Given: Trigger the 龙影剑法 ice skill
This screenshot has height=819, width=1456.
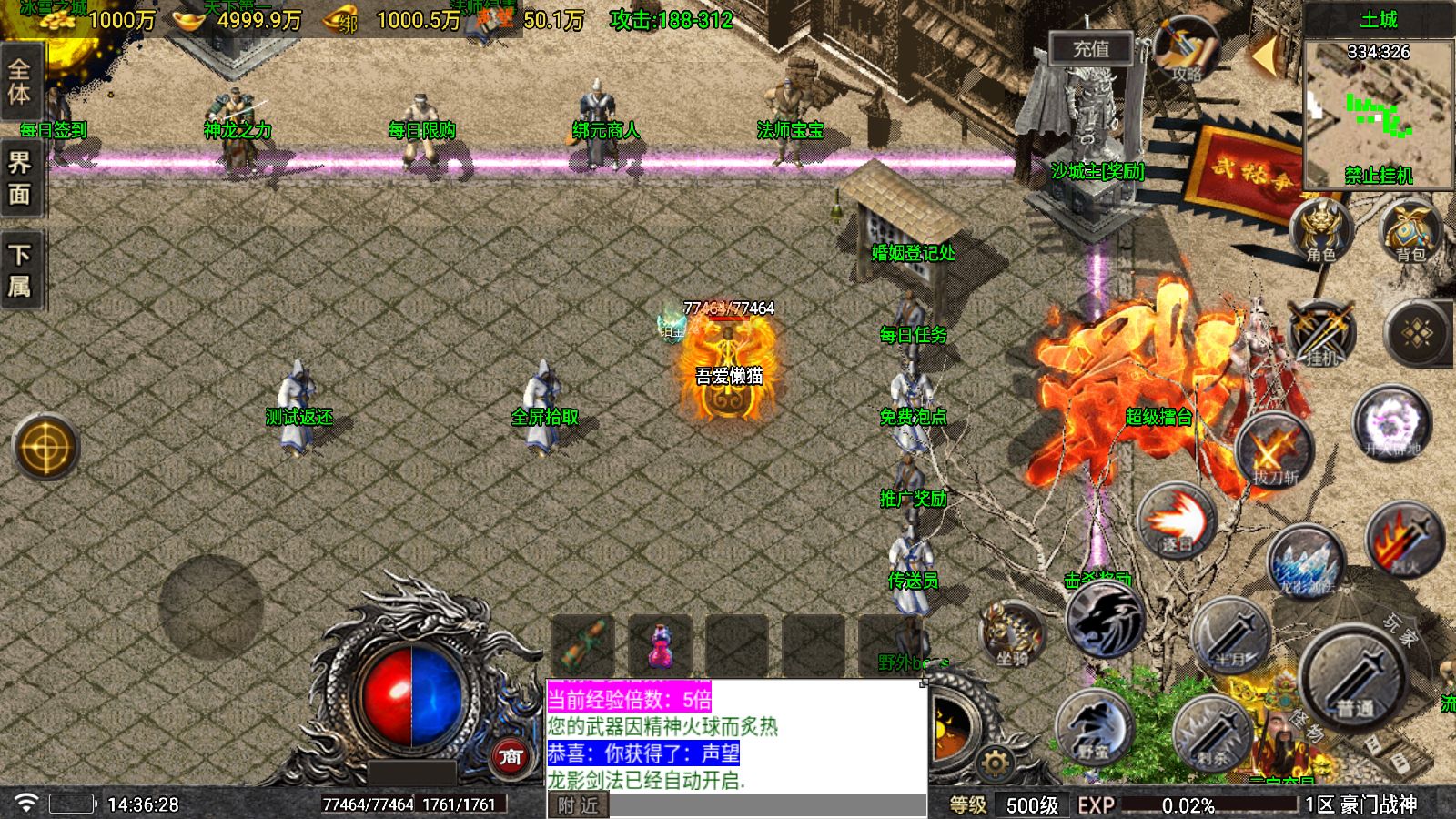Looking at the screenshot, I should pos(1307,561).
